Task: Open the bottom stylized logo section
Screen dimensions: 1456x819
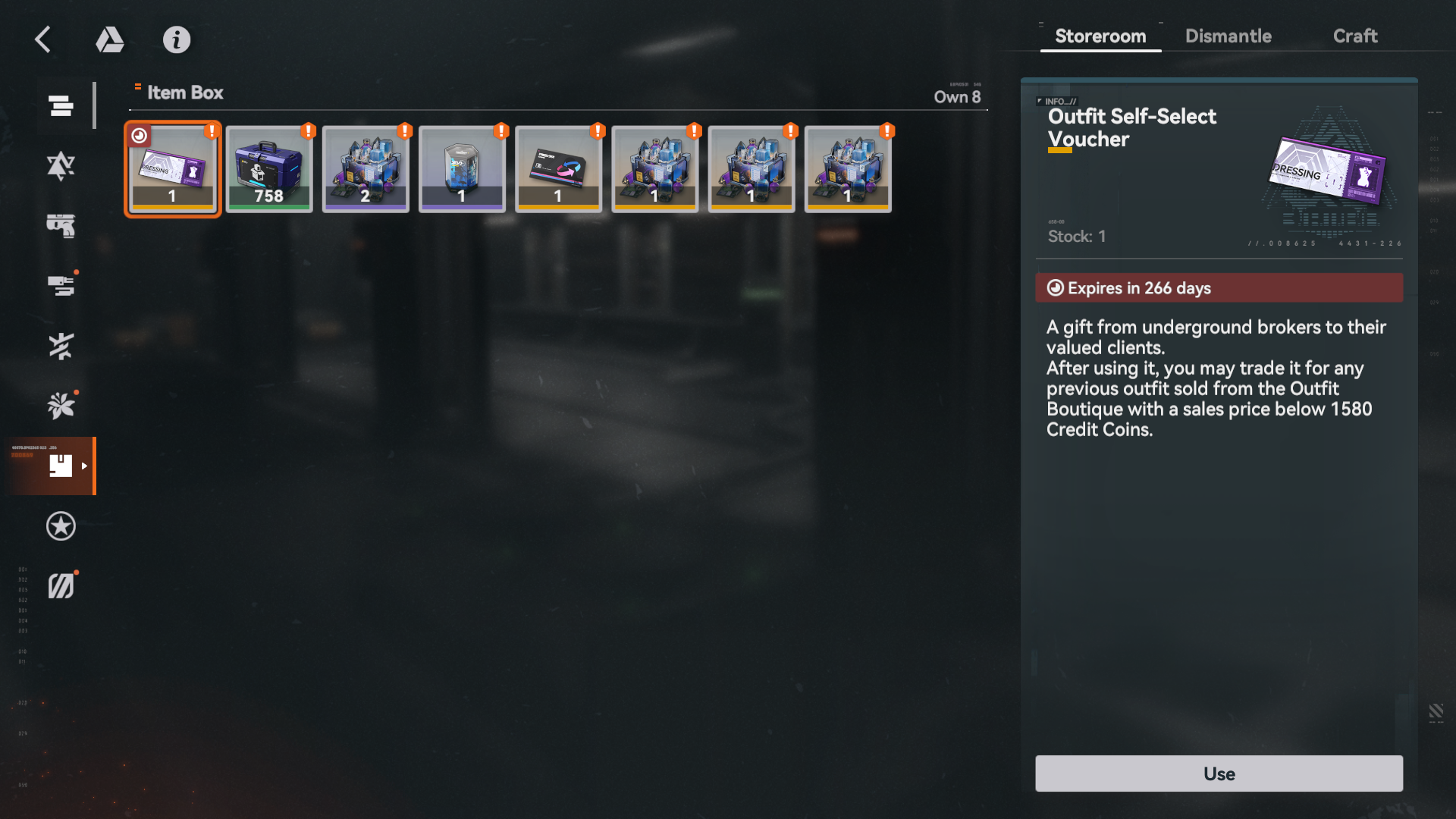Action: tap(61, 584)
